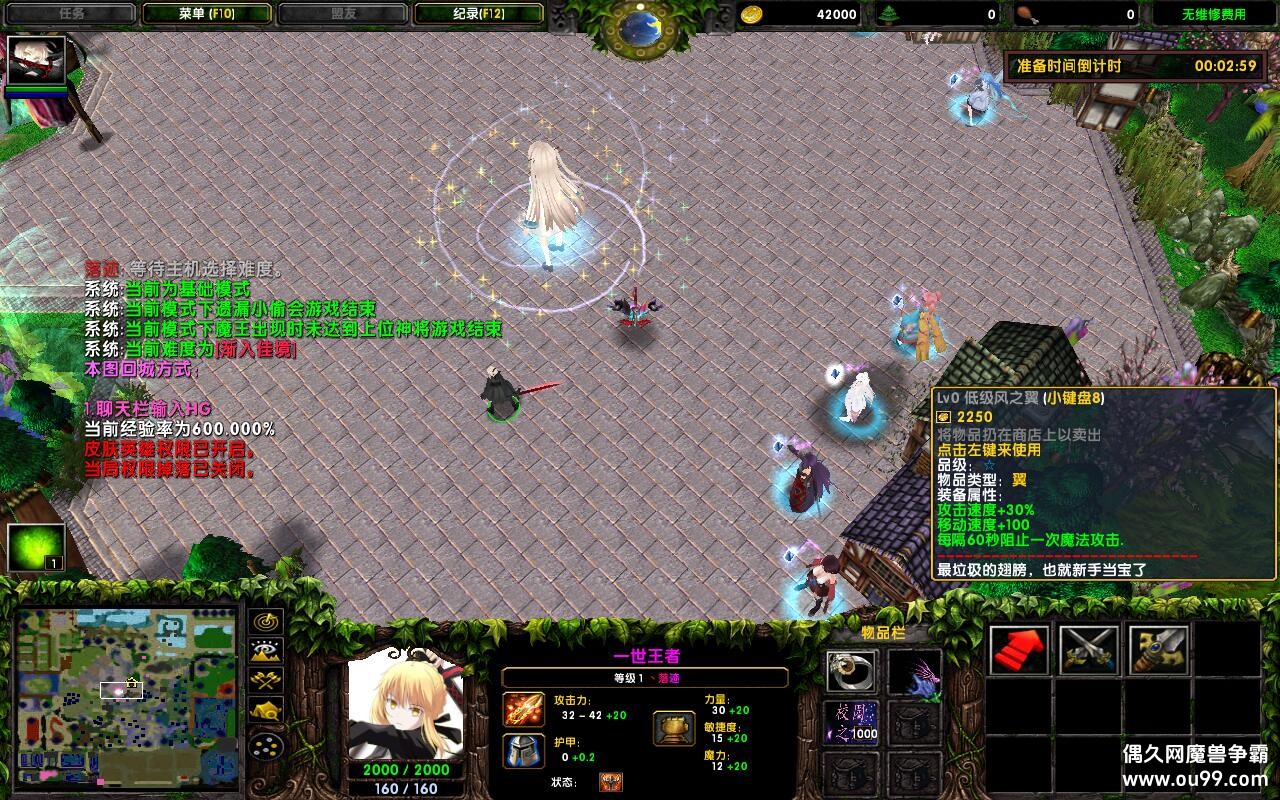The width and height of the screenshot is (1280, 800).
Task: Click the minimap ping signal icon
Action: [x=265, y=624]
